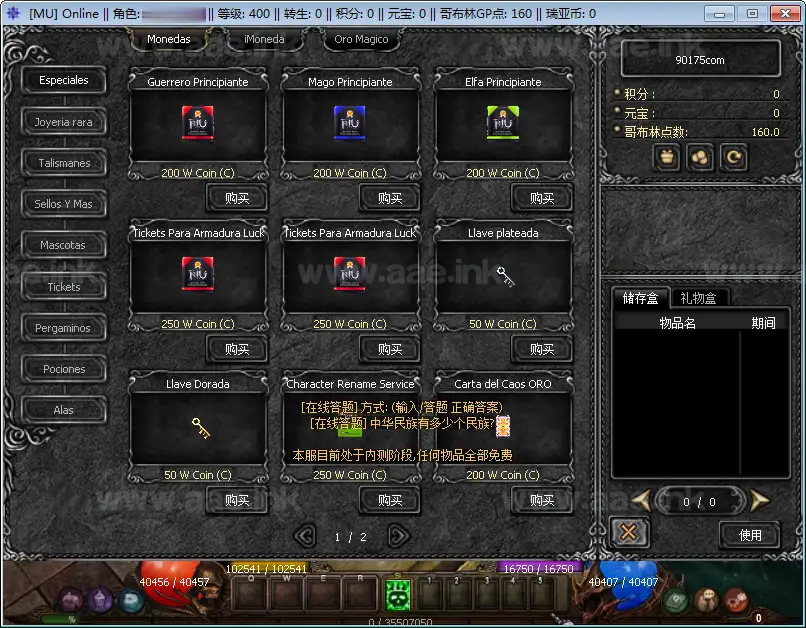
Task: Open the Mascotas shop category
Action: pyautogui.click(x=64, y=245)
